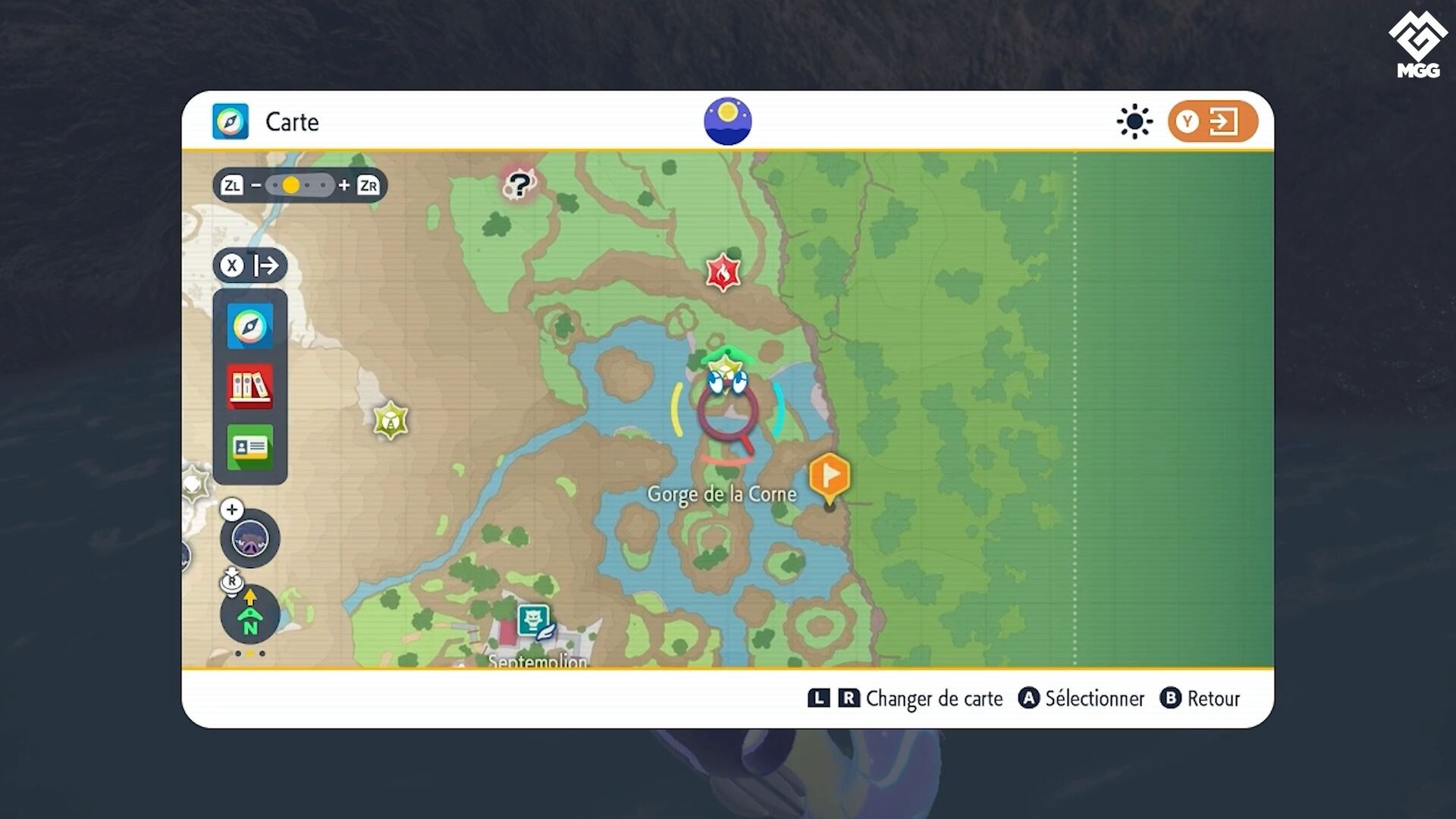Open the compass map app icon

pos(249,327)
